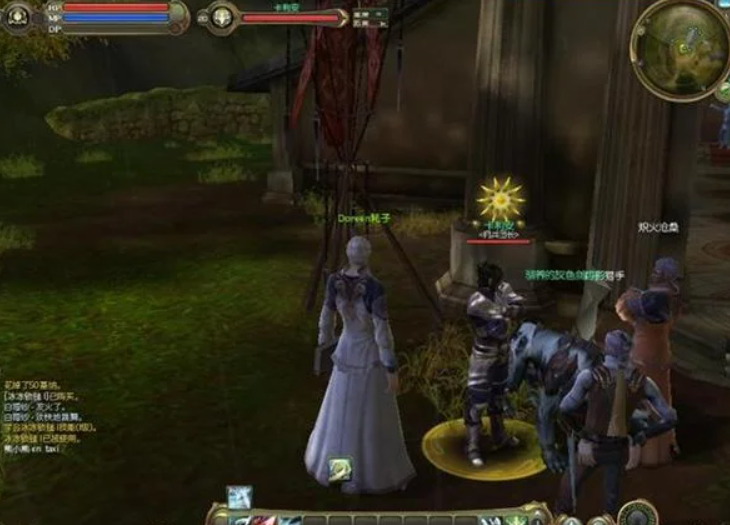Activate the glowing skill icon above the hotbar

[x=239, y=496]
